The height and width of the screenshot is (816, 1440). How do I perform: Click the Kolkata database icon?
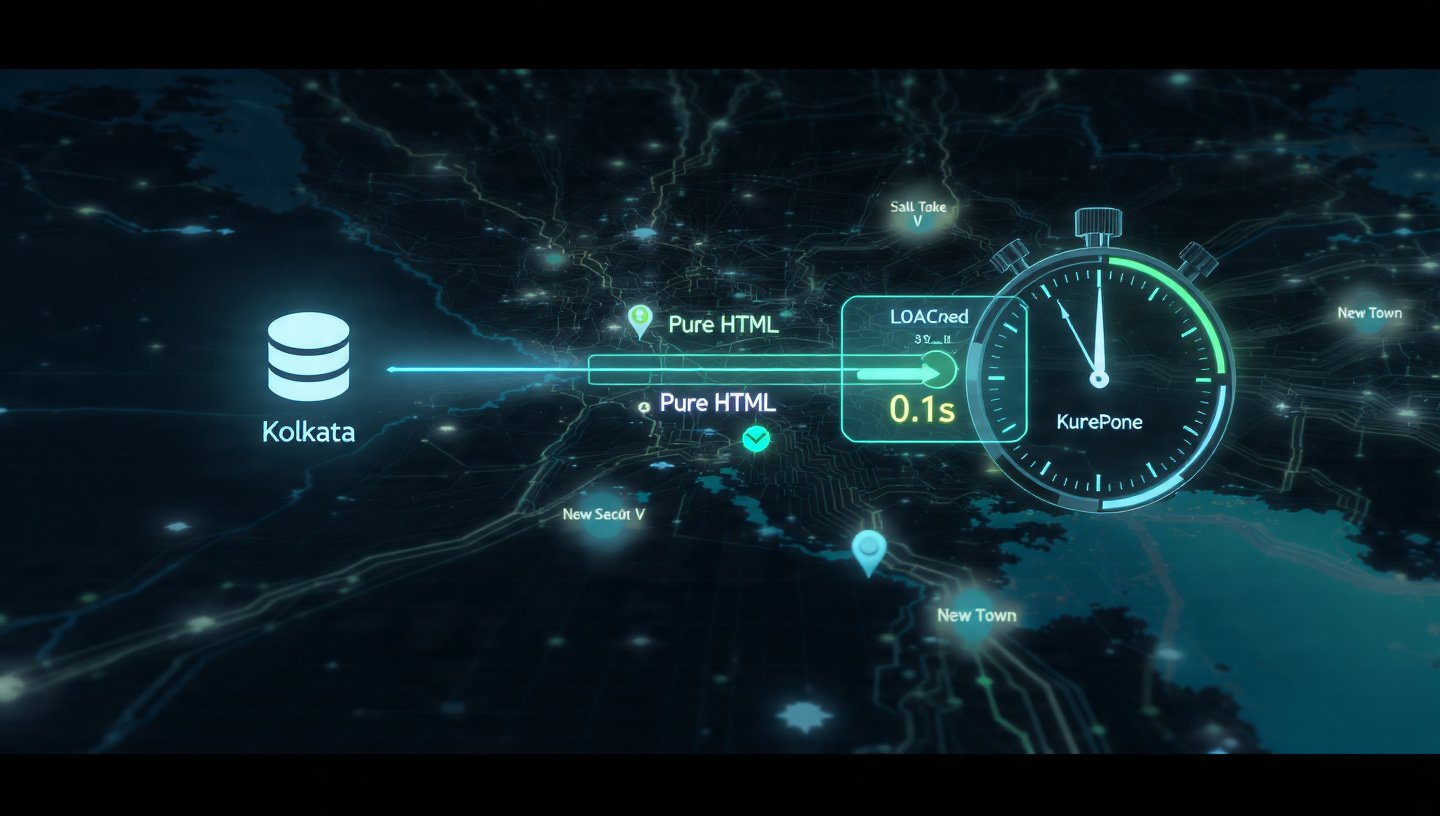[309, 357]
